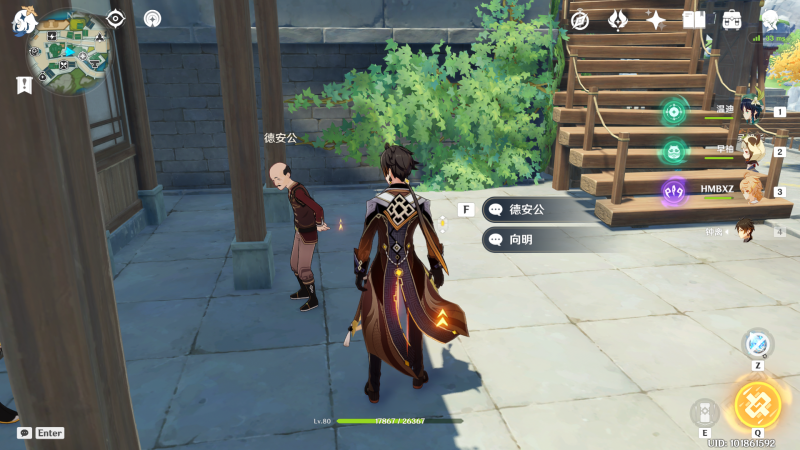Viewport: 800px width, 450px height.
Task: Open the compass events icon
Action: [x=580, y=20]
